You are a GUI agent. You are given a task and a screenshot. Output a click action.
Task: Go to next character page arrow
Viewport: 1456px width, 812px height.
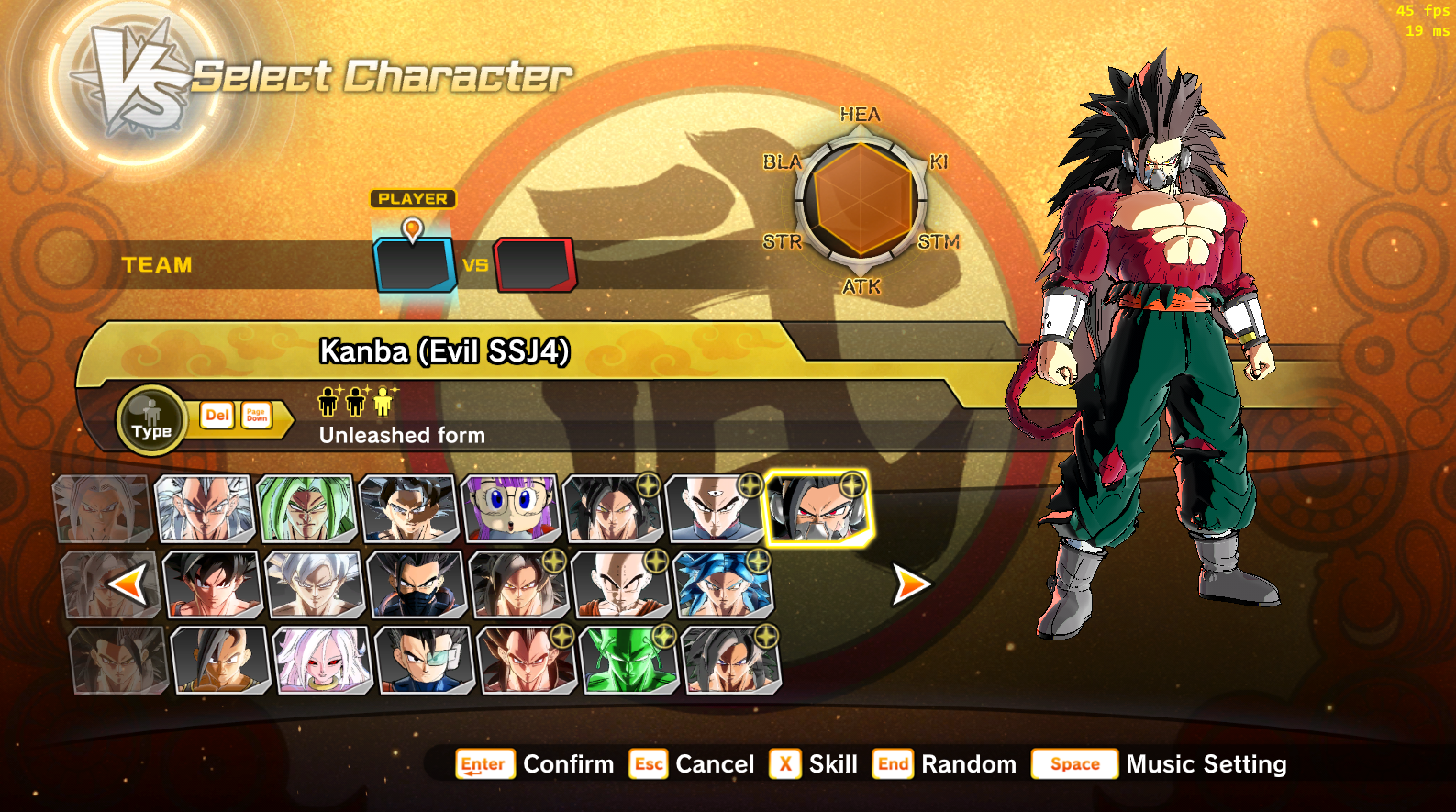coord(911,584)
